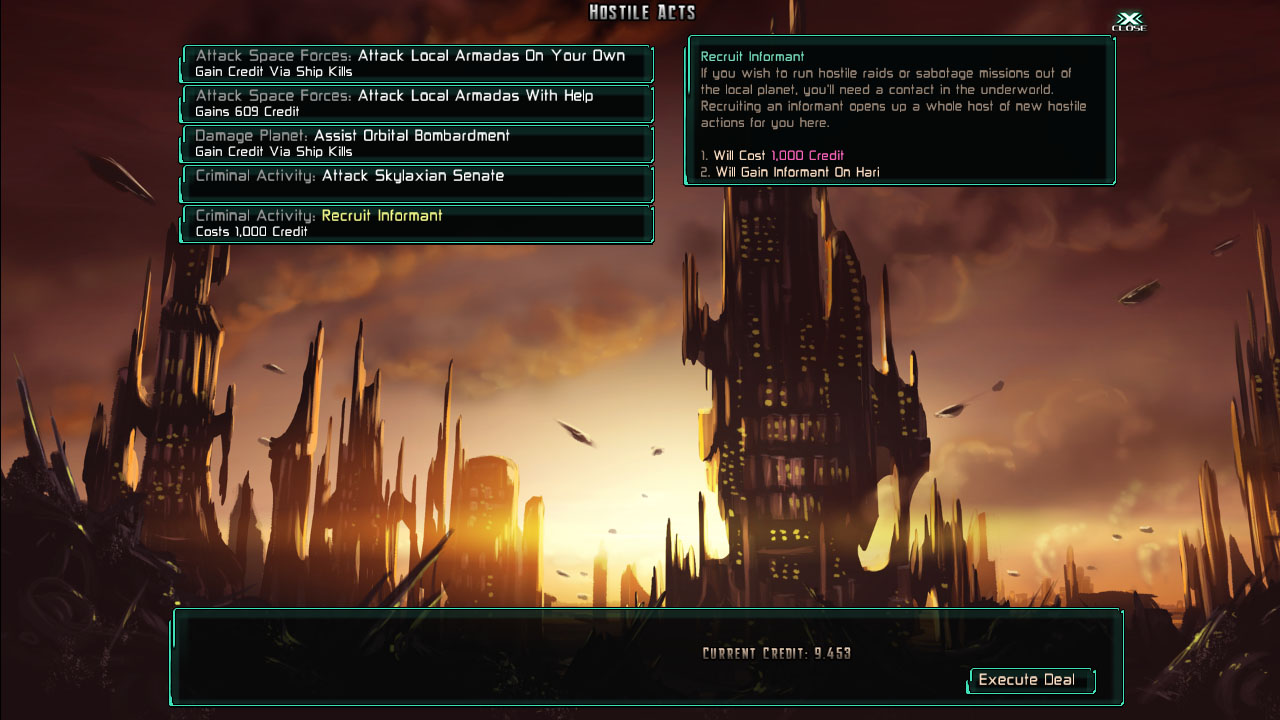Click the Will Cost 1,000 Credit list item
Viewport: 1280px width, 720px height.
click(x=770, y=155)
